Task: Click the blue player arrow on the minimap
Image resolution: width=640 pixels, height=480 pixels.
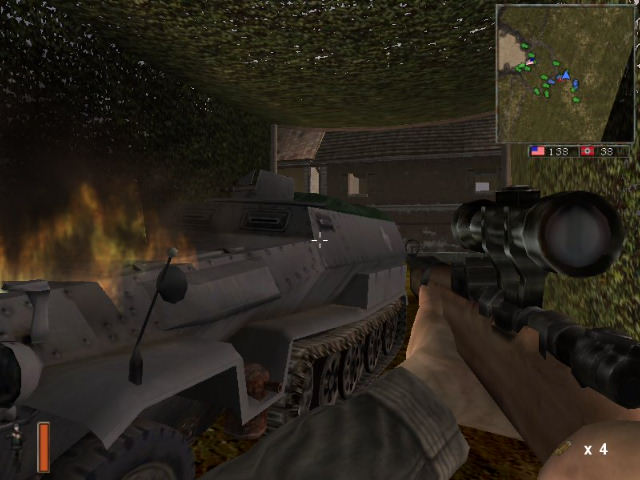Action: [x=565, y=75]
